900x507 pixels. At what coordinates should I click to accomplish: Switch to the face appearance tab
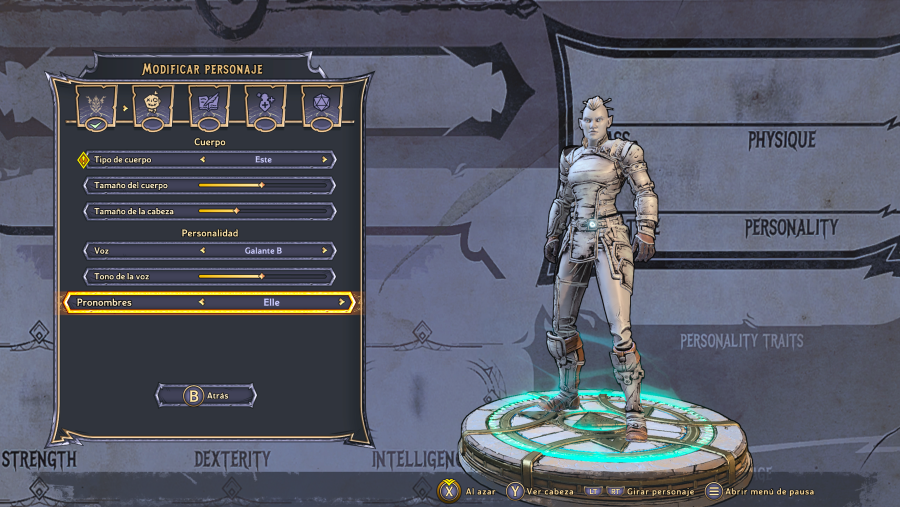tap(153, 106)
